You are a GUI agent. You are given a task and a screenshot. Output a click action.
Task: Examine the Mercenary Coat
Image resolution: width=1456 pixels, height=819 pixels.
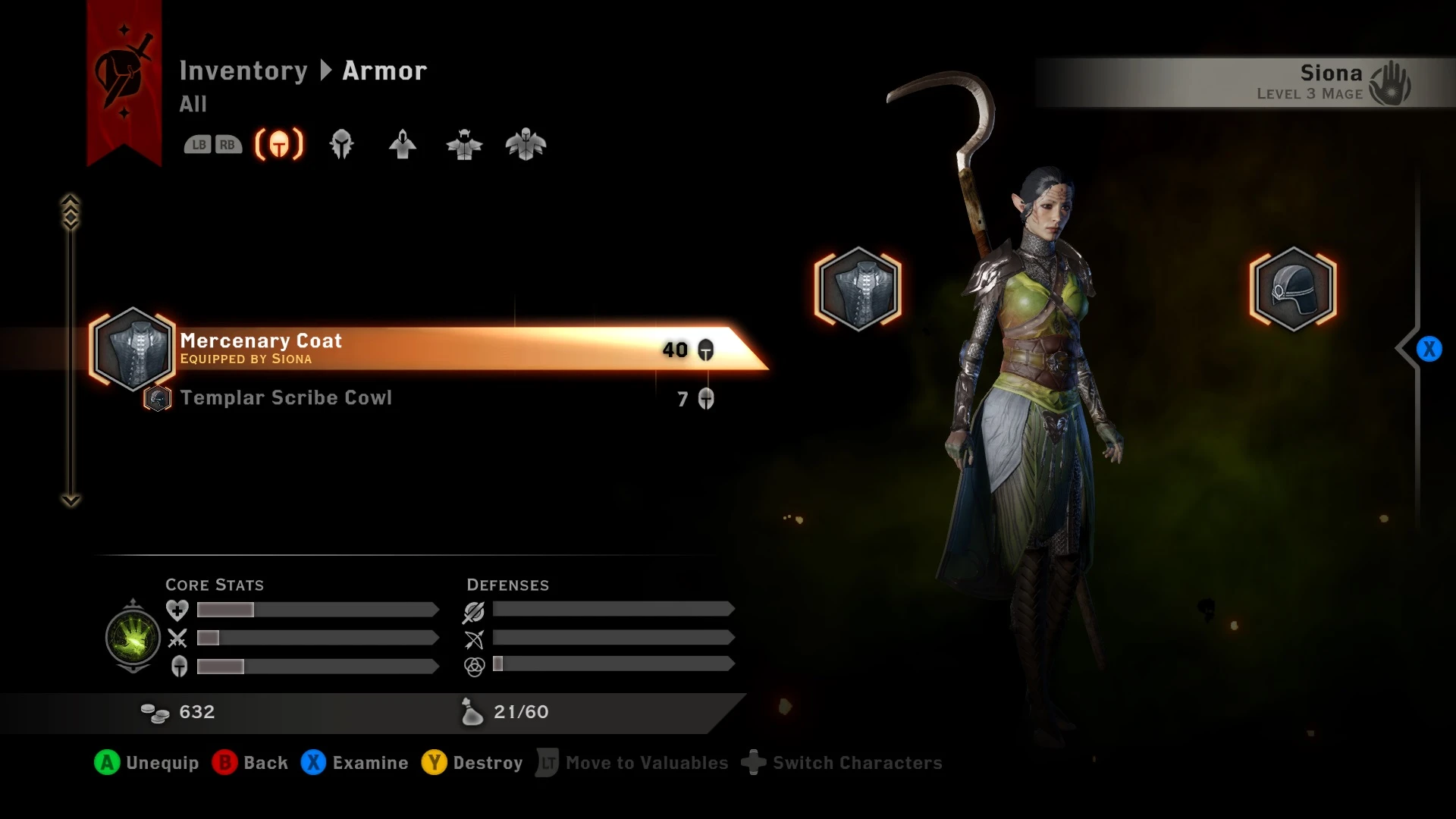coord(356,763)
